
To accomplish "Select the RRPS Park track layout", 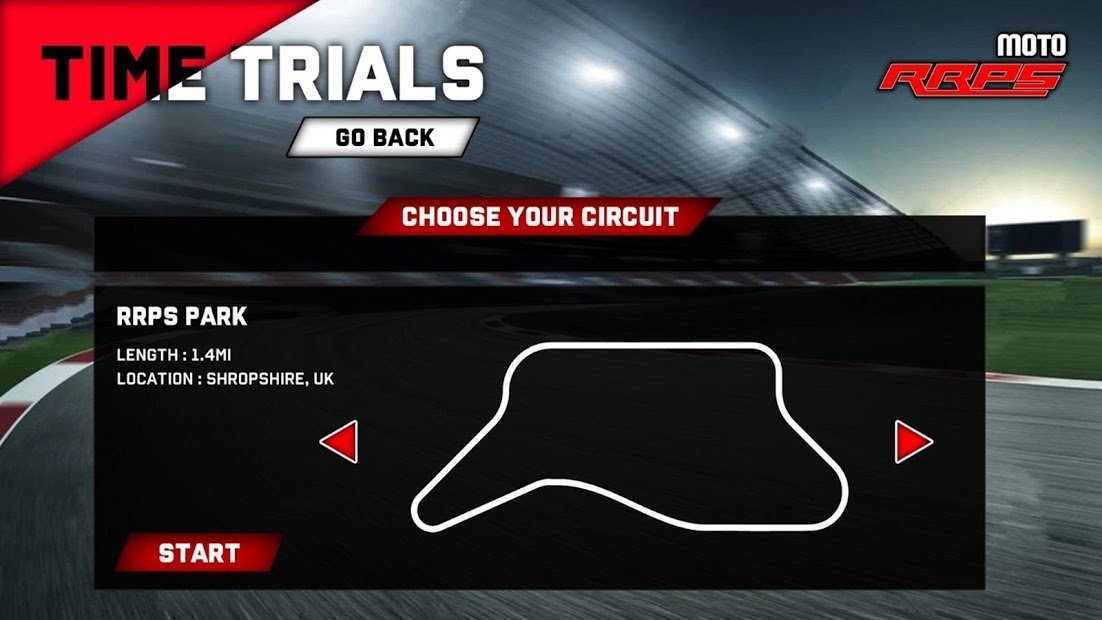I will (x=630, y=437).
